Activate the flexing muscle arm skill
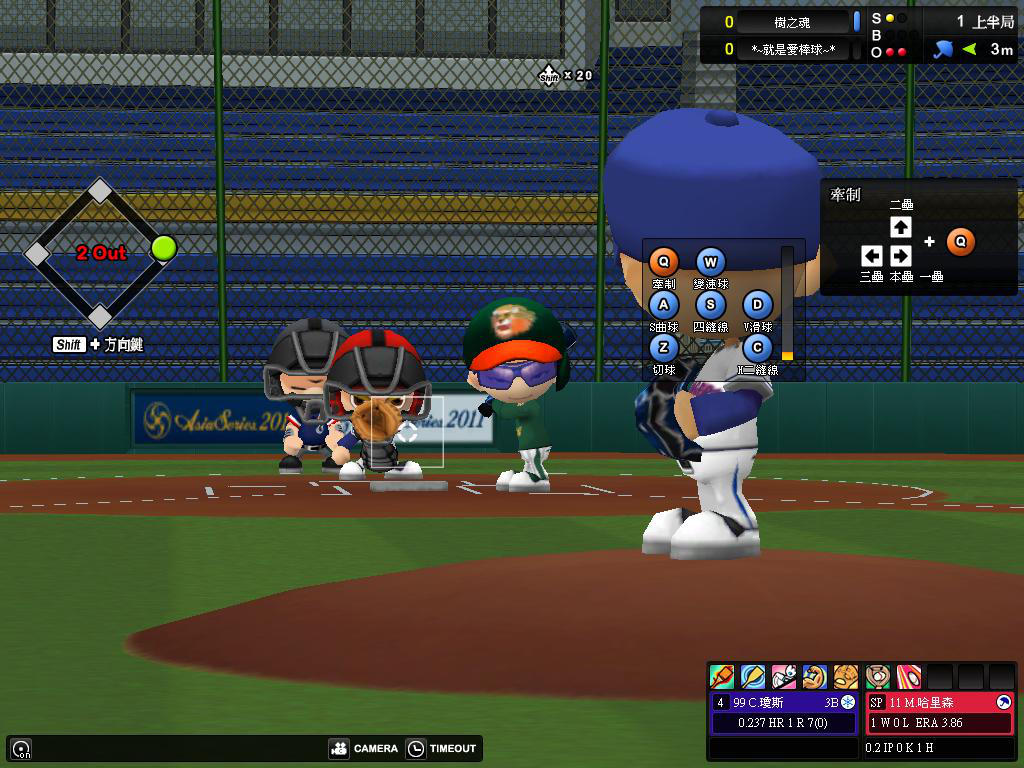This screenshot has height=768, width=1024. (815, 677)
